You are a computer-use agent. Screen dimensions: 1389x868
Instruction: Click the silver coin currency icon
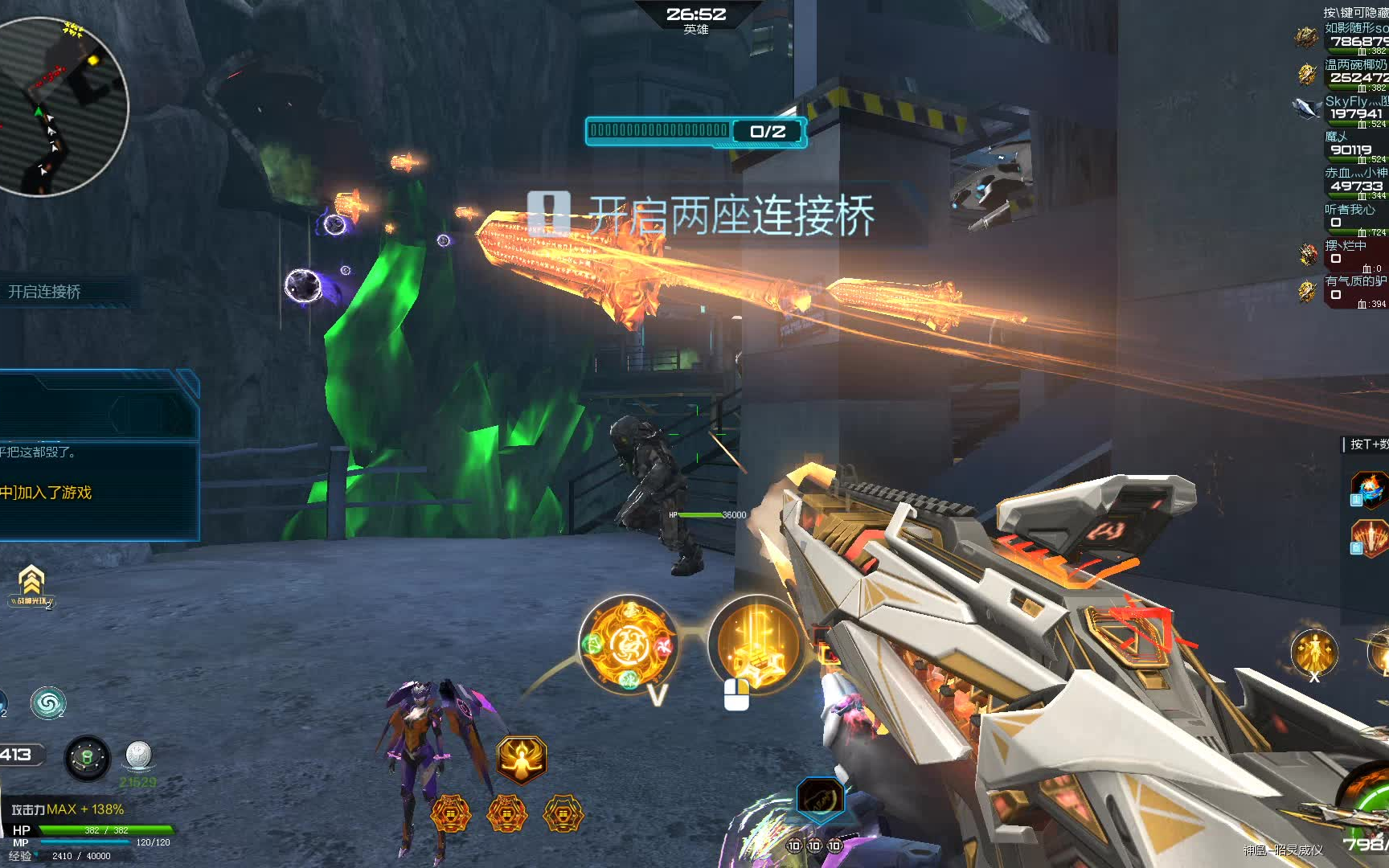139,755
